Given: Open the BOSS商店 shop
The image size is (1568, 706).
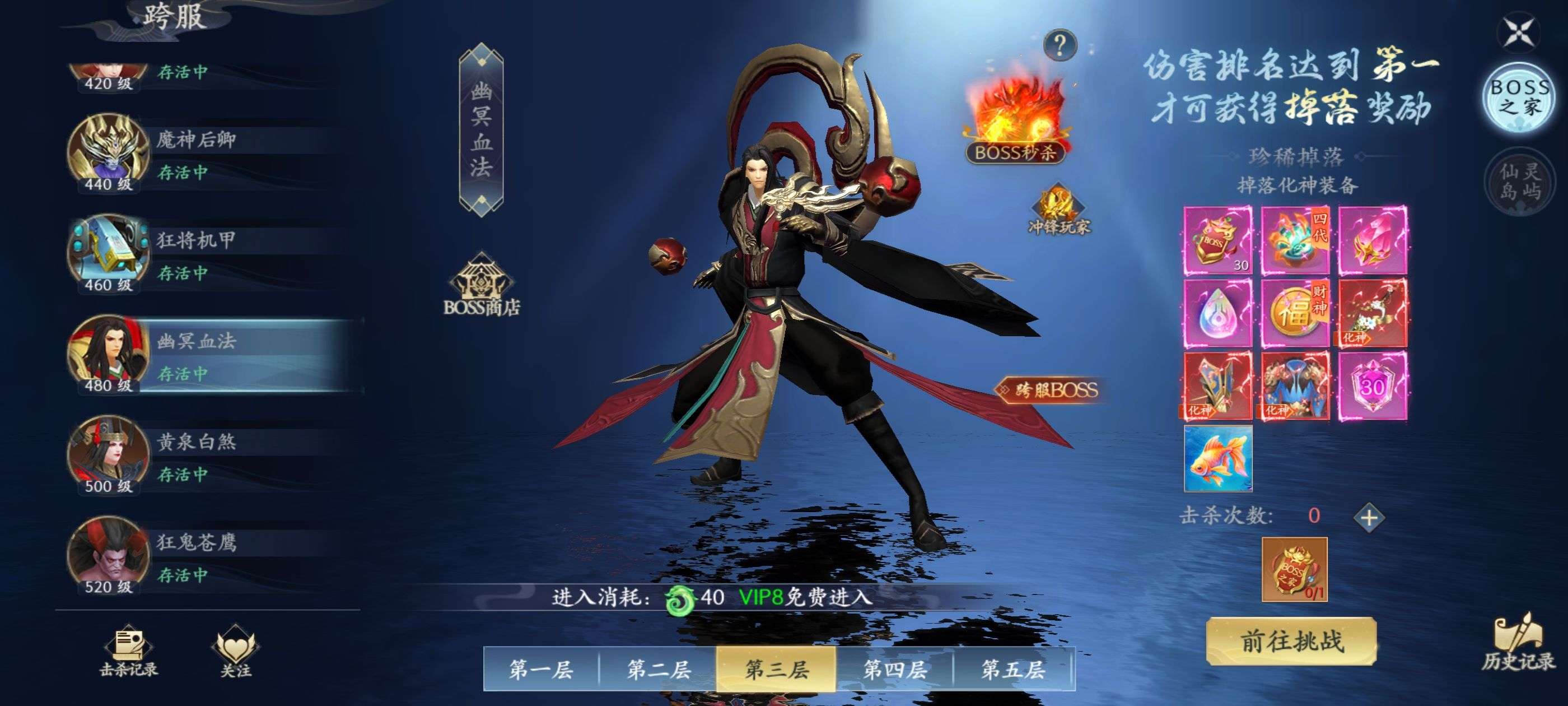Looking at the screenshot, I should click(x=482, y=286).
